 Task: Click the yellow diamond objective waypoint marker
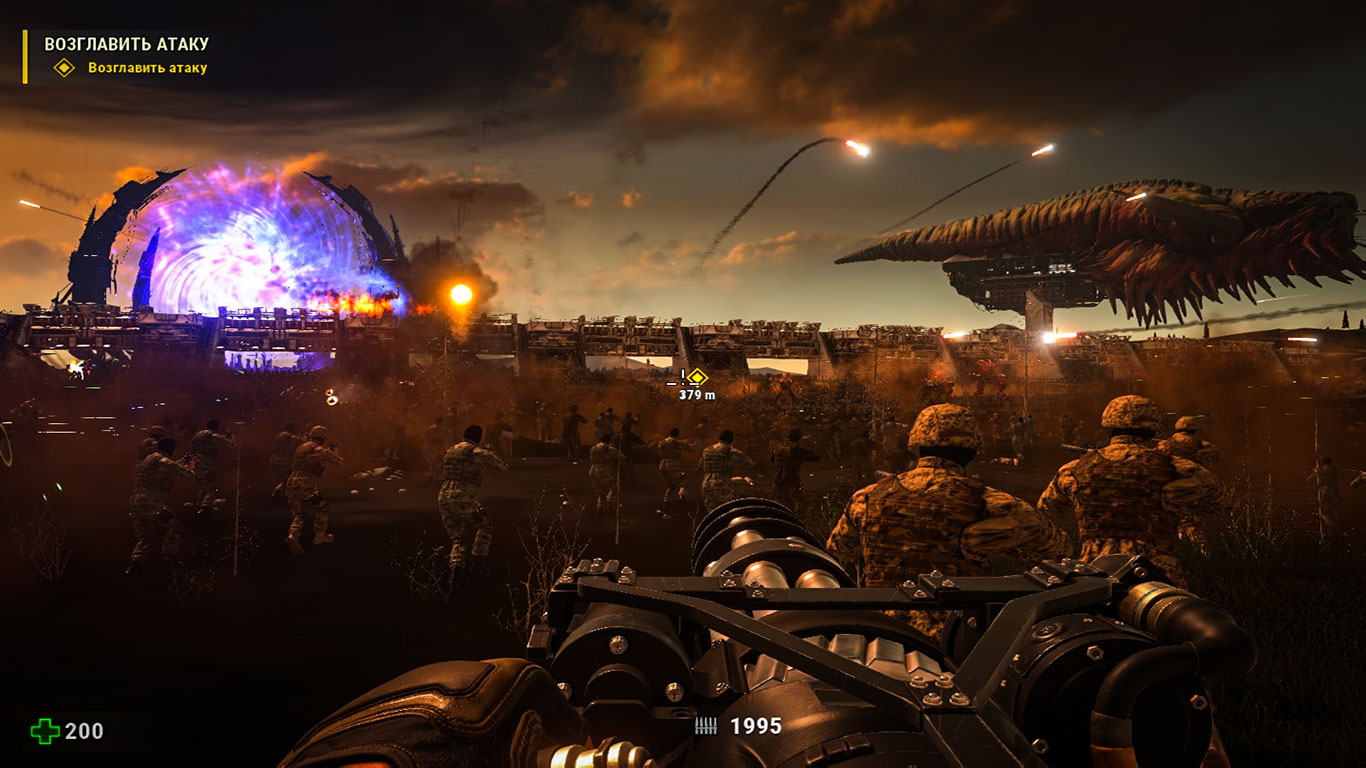697,377
